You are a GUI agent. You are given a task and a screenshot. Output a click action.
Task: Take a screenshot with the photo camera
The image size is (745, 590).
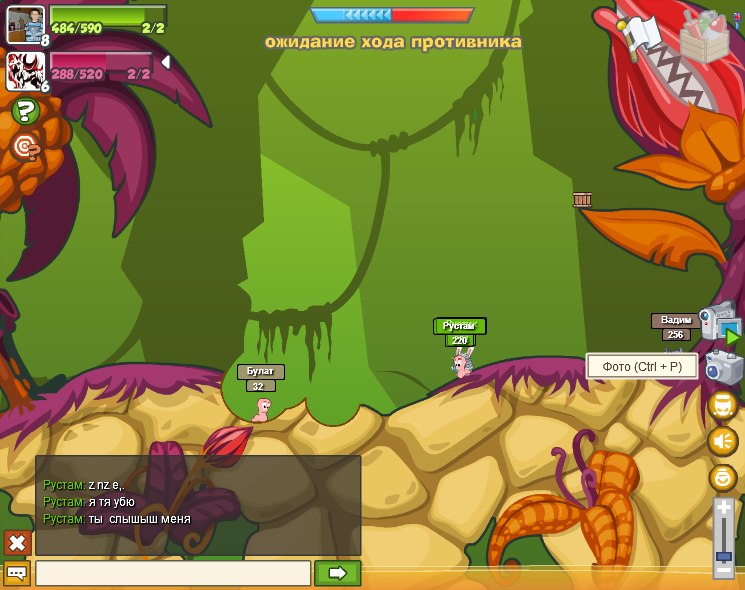pyautogui.click(x=724, y=368)
